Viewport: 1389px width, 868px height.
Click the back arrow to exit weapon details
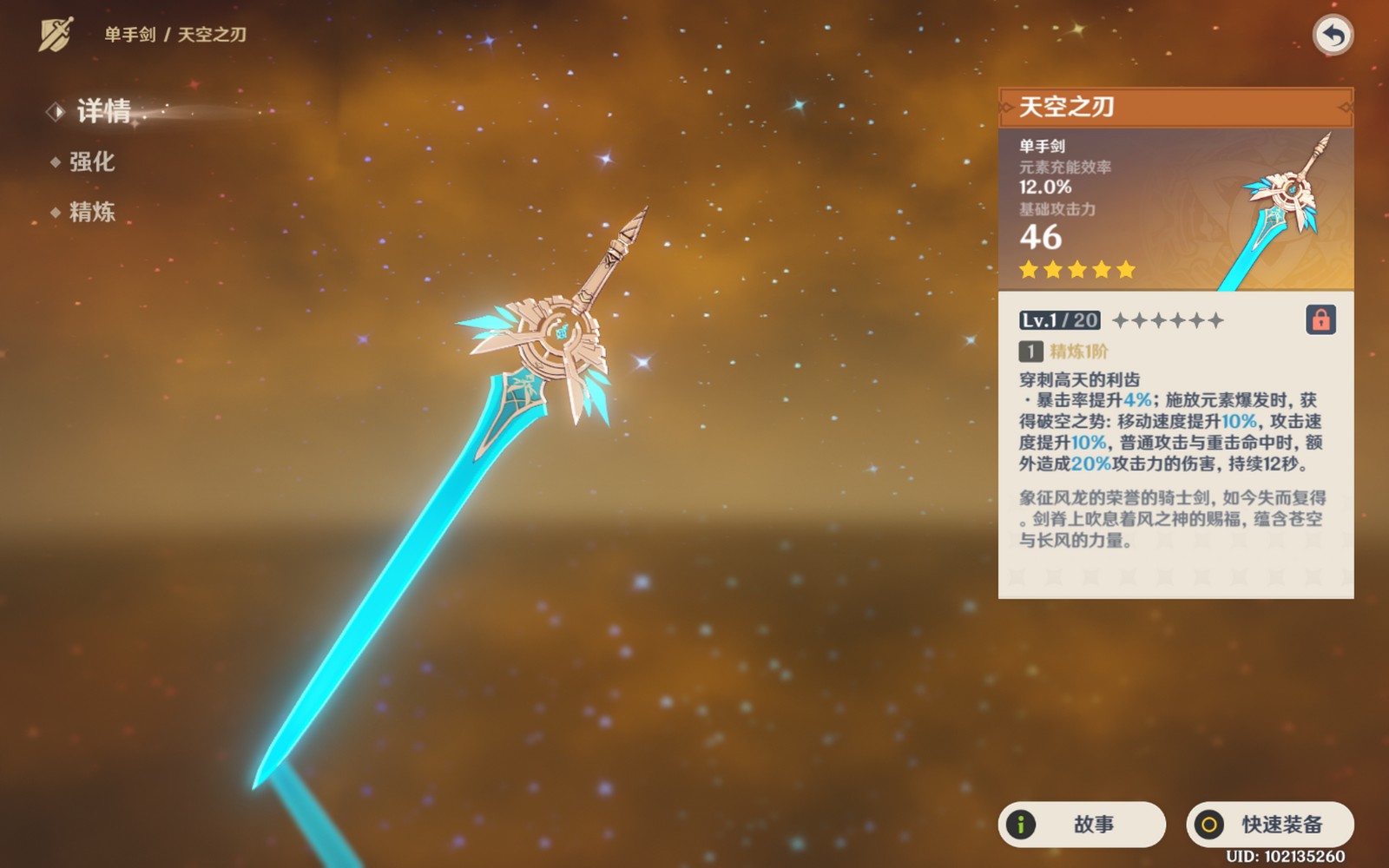(1335, 35)
